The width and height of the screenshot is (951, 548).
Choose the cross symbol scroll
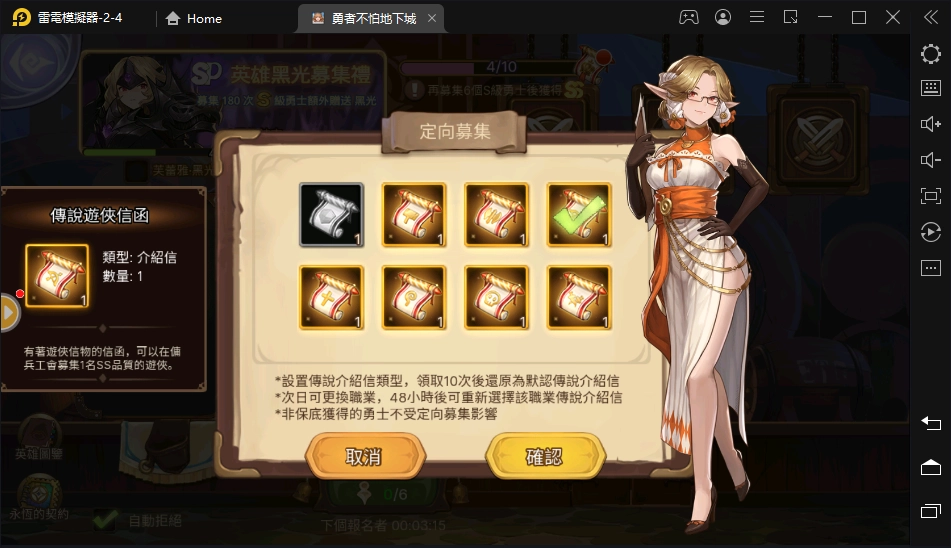(x=332, y=297)
